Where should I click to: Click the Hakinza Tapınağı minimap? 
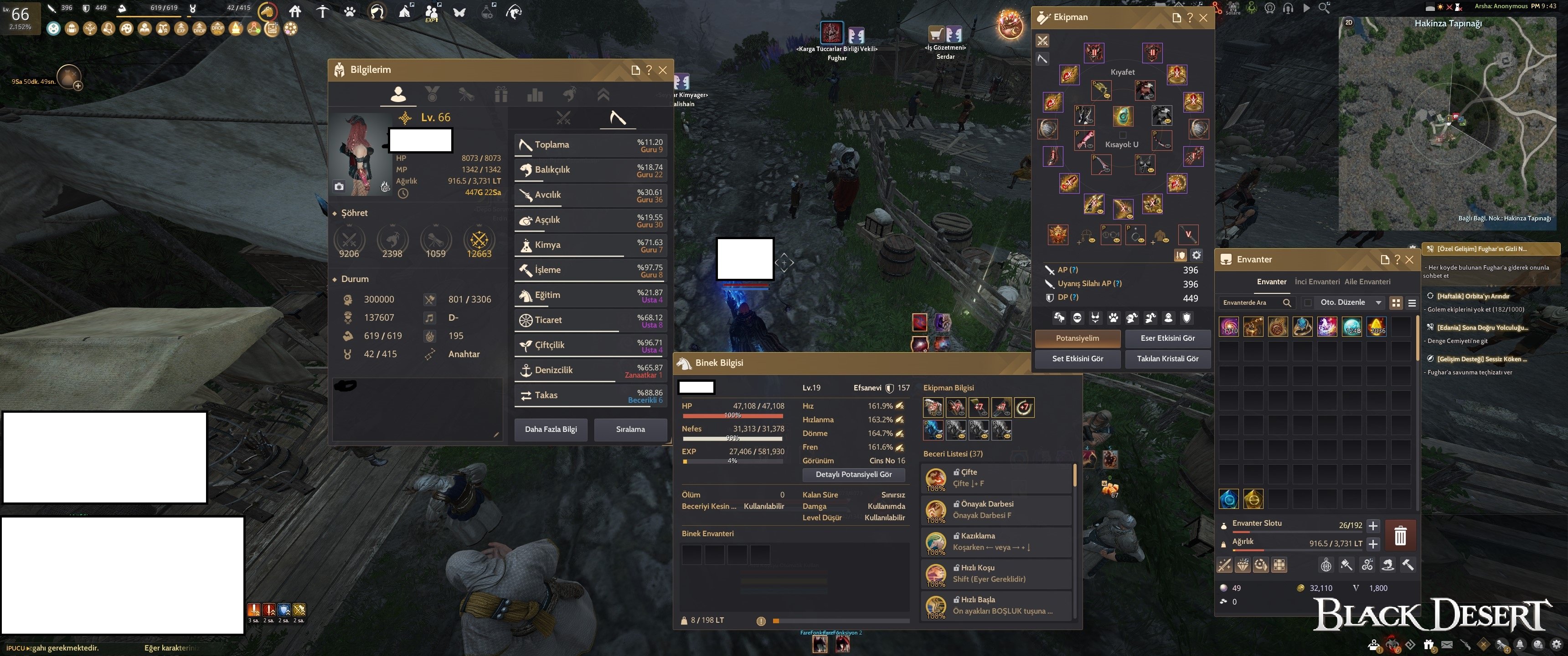click(x=1448, y=122)
